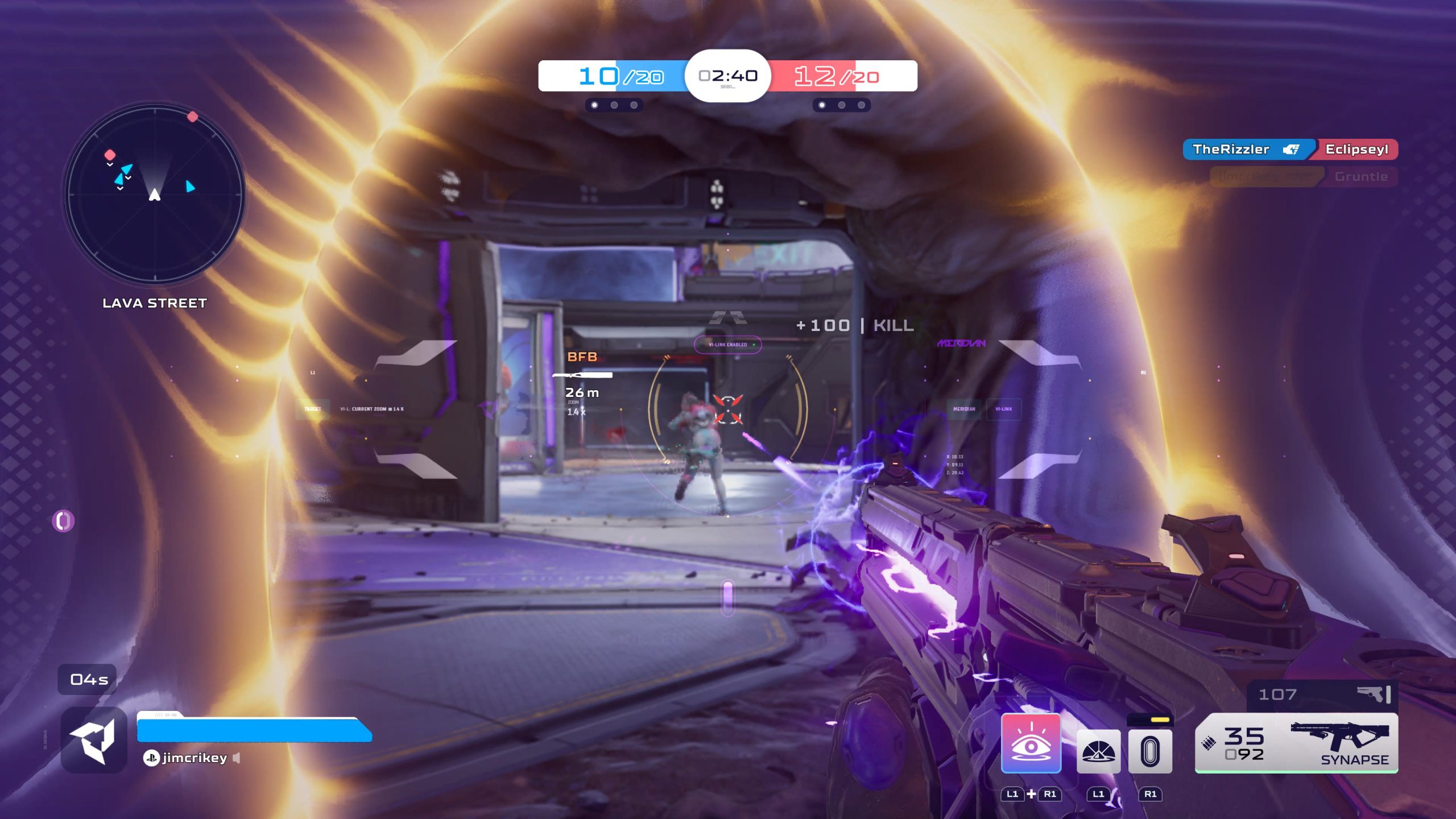Expand the blue team round pips tracker
The image size is (1456, 819).
(613, 104)
